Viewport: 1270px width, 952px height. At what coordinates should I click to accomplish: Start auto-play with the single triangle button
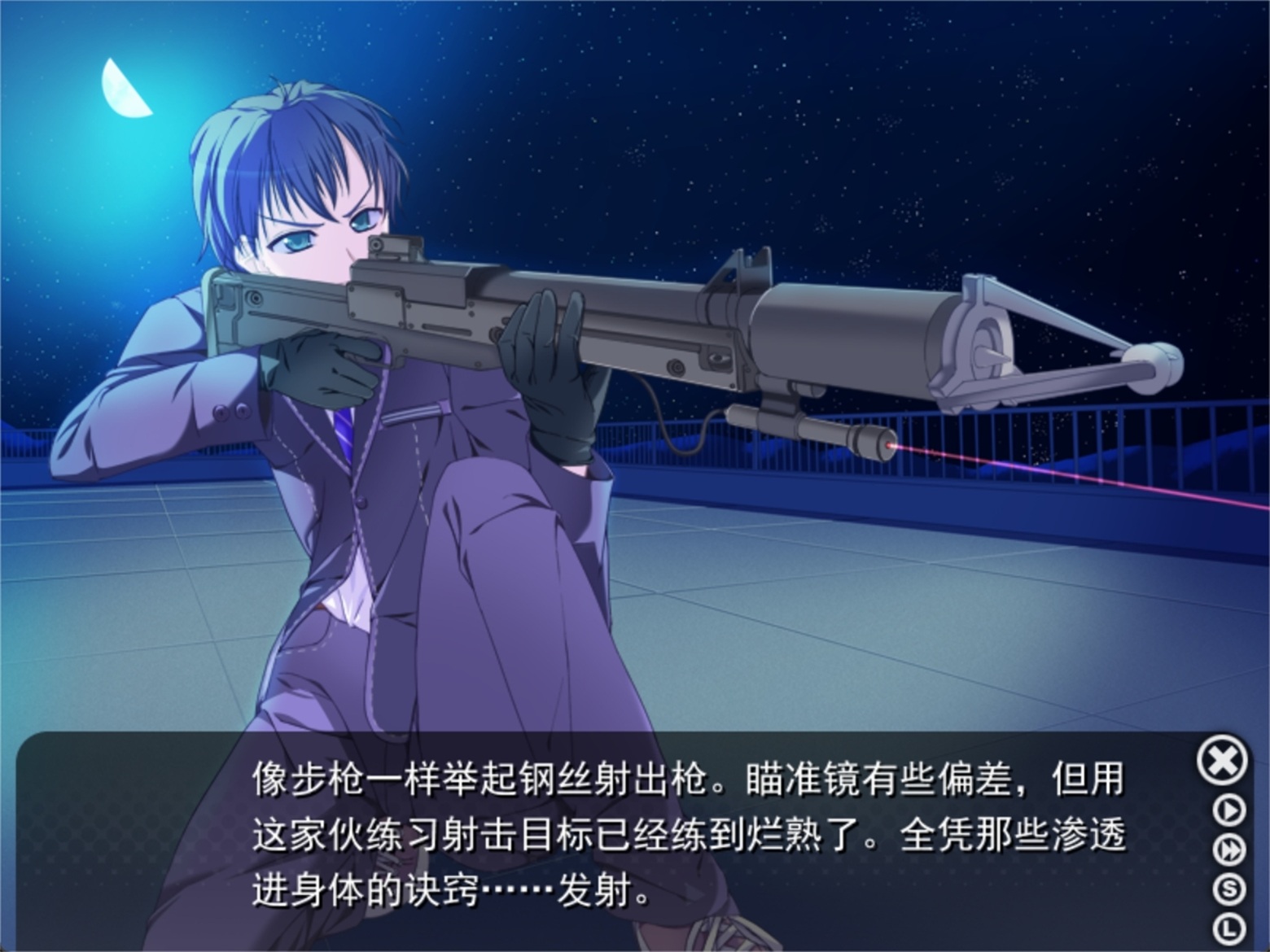(x=1229, y=810)
